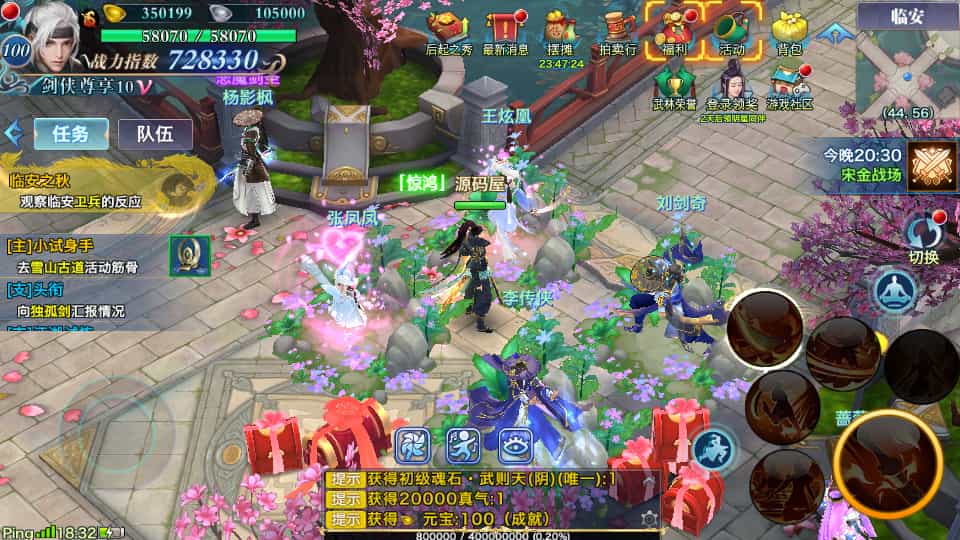Open the 福利 welfare rewards
Viewport: 960px width, 540px height.
click(x=673, y=30)
